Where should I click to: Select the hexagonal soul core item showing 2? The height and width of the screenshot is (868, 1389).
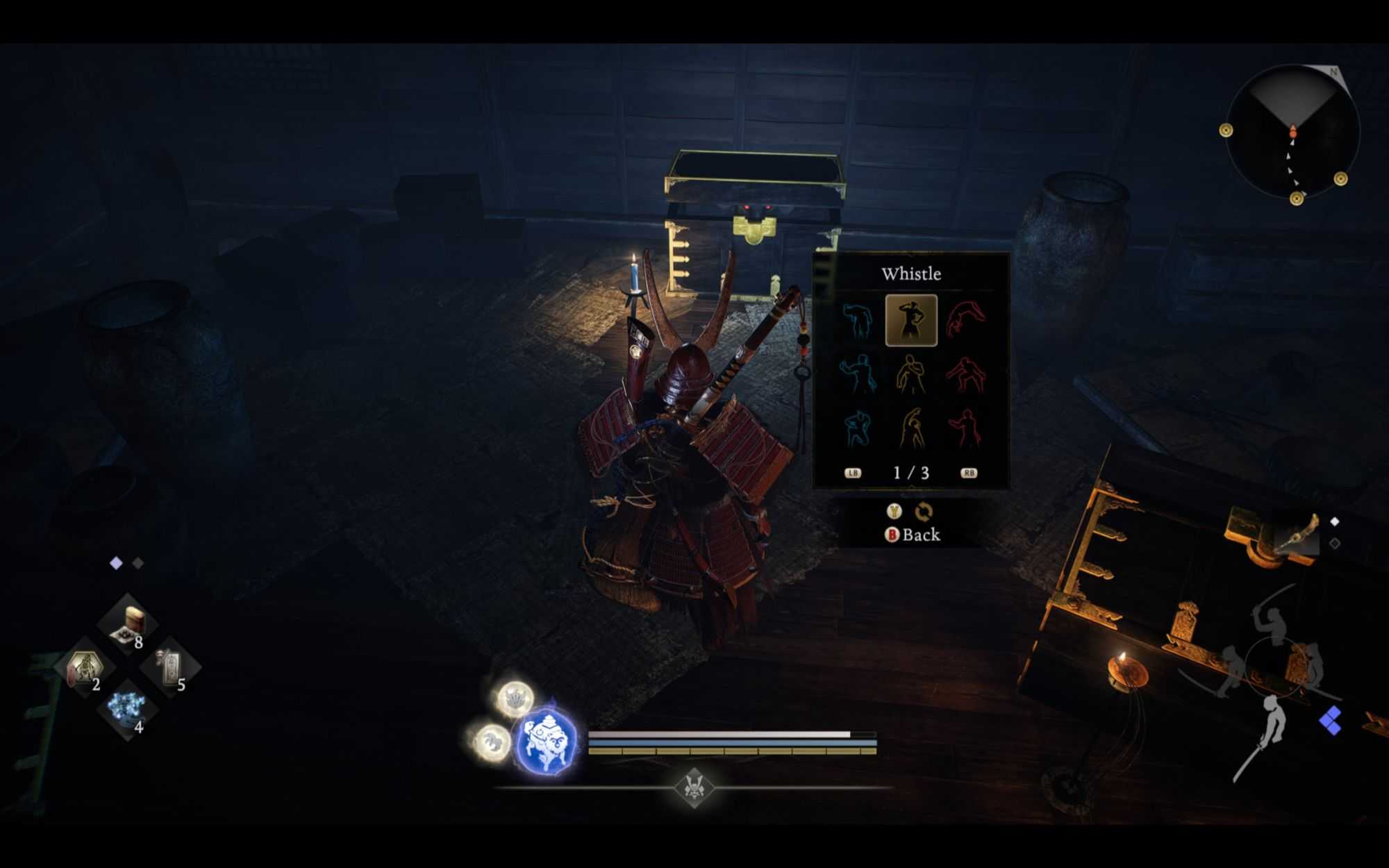85,668
